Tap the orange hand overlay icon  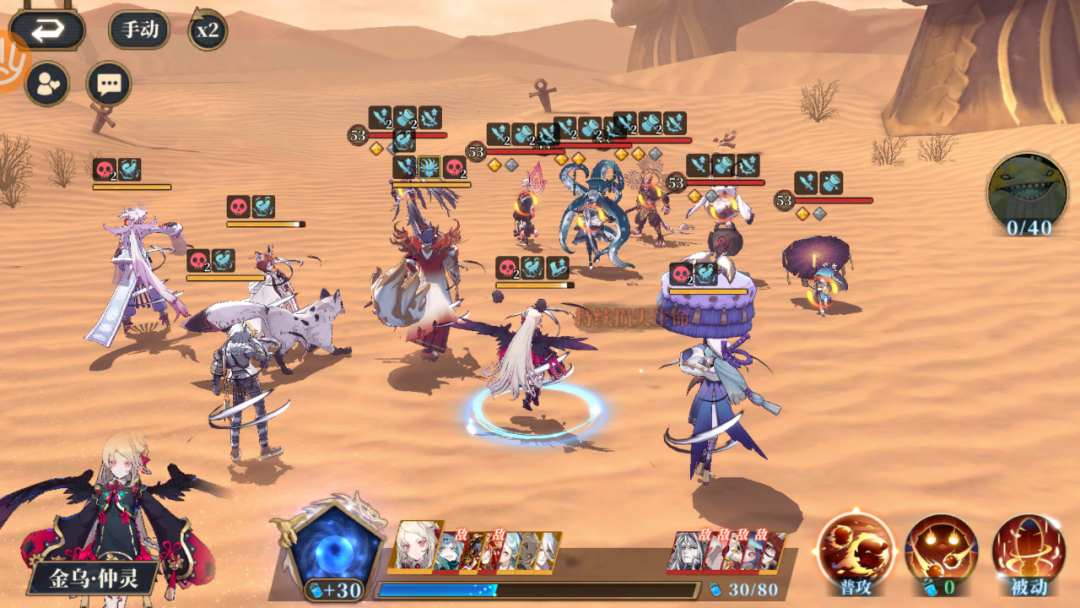point(10,62)
